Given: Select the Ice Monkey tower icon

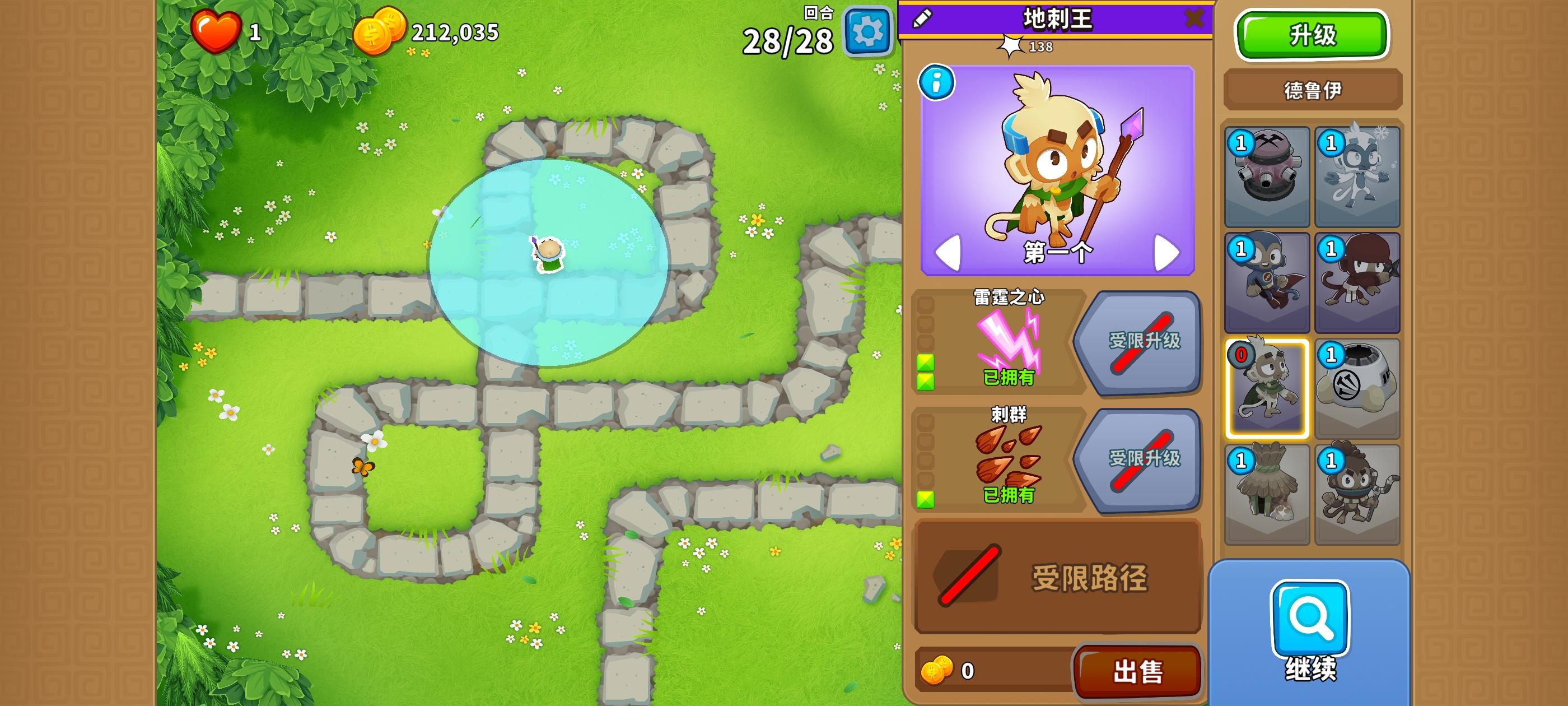Looking at the screenshot, I should (x=1357, y=178).
